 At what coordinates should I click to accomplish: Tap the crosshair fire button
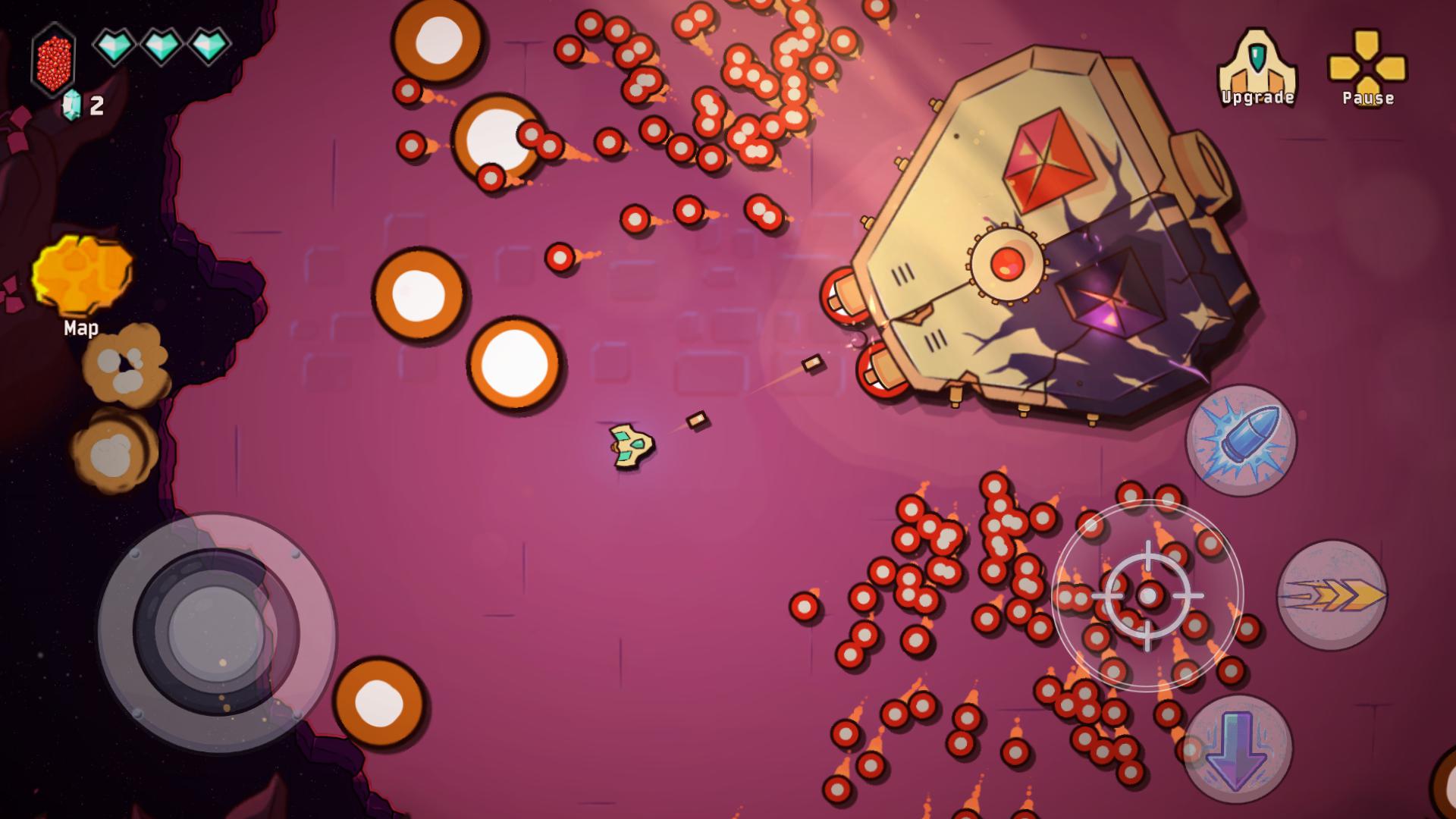[1147, 596]
